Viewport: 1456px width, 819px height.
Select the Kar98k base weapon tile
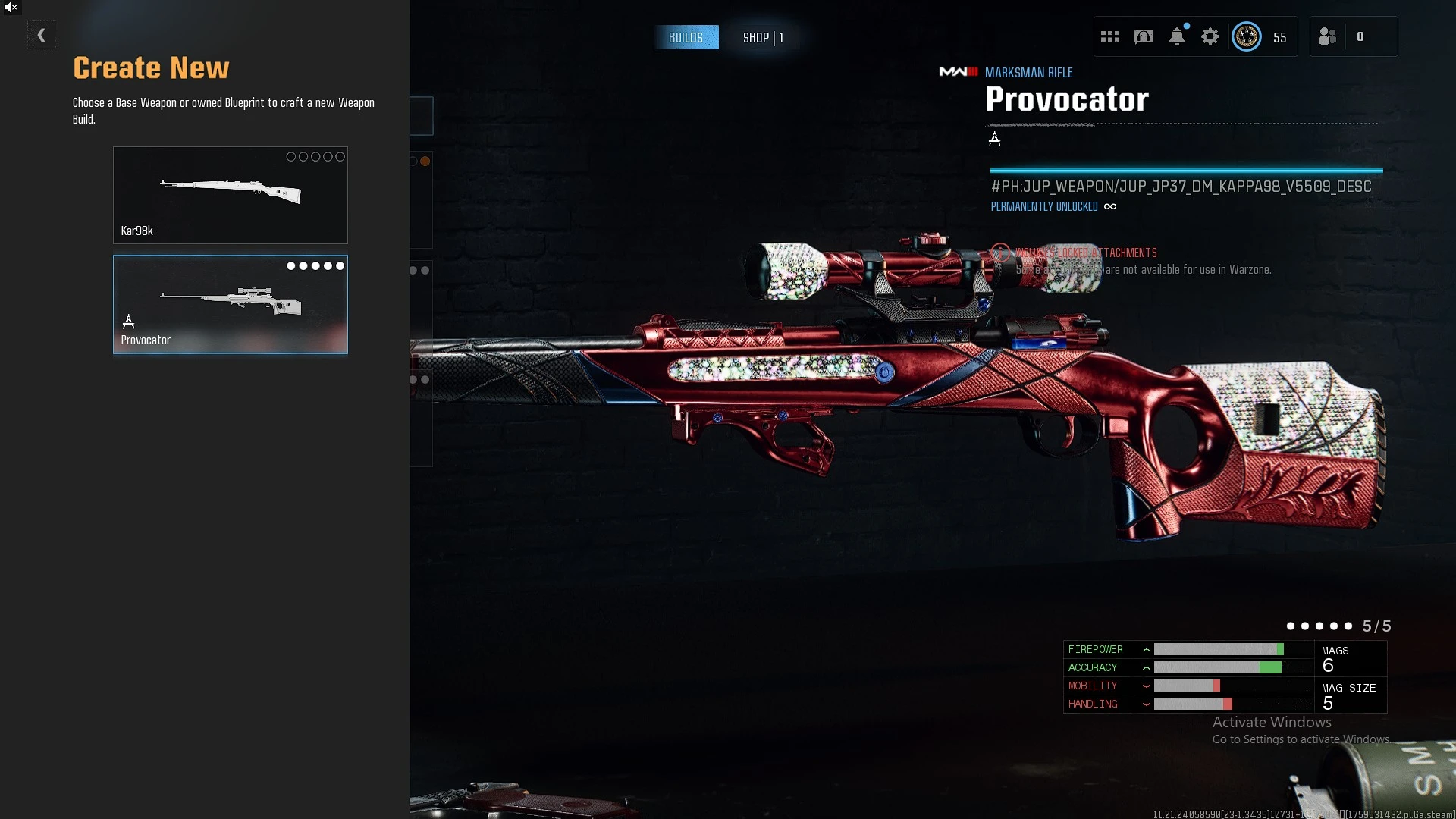point(230,195)
